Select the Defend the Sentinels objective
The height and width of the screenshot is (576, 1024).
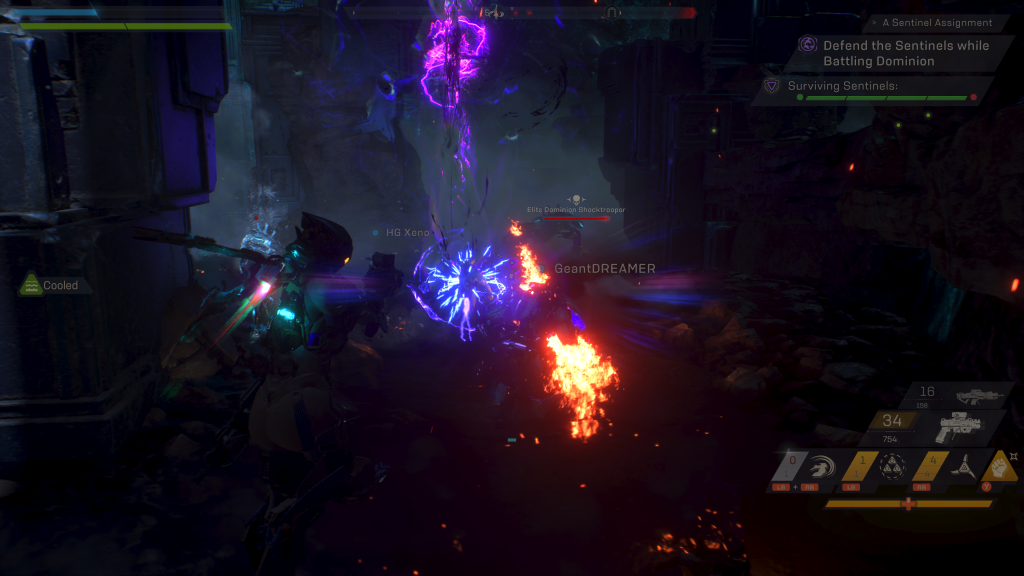[x=895, y=53]
